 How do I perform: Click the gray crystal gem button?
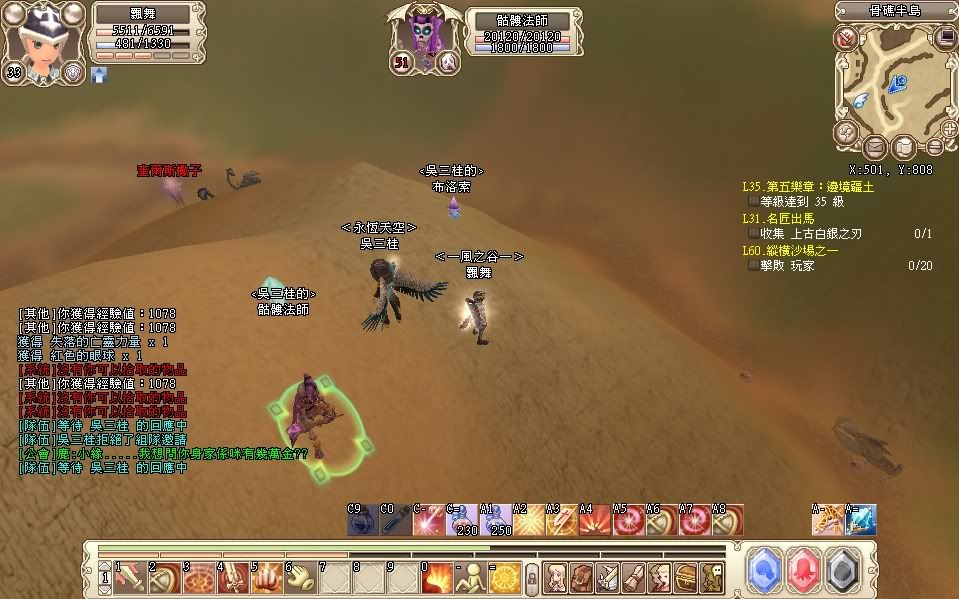click(x=847, y=570)
